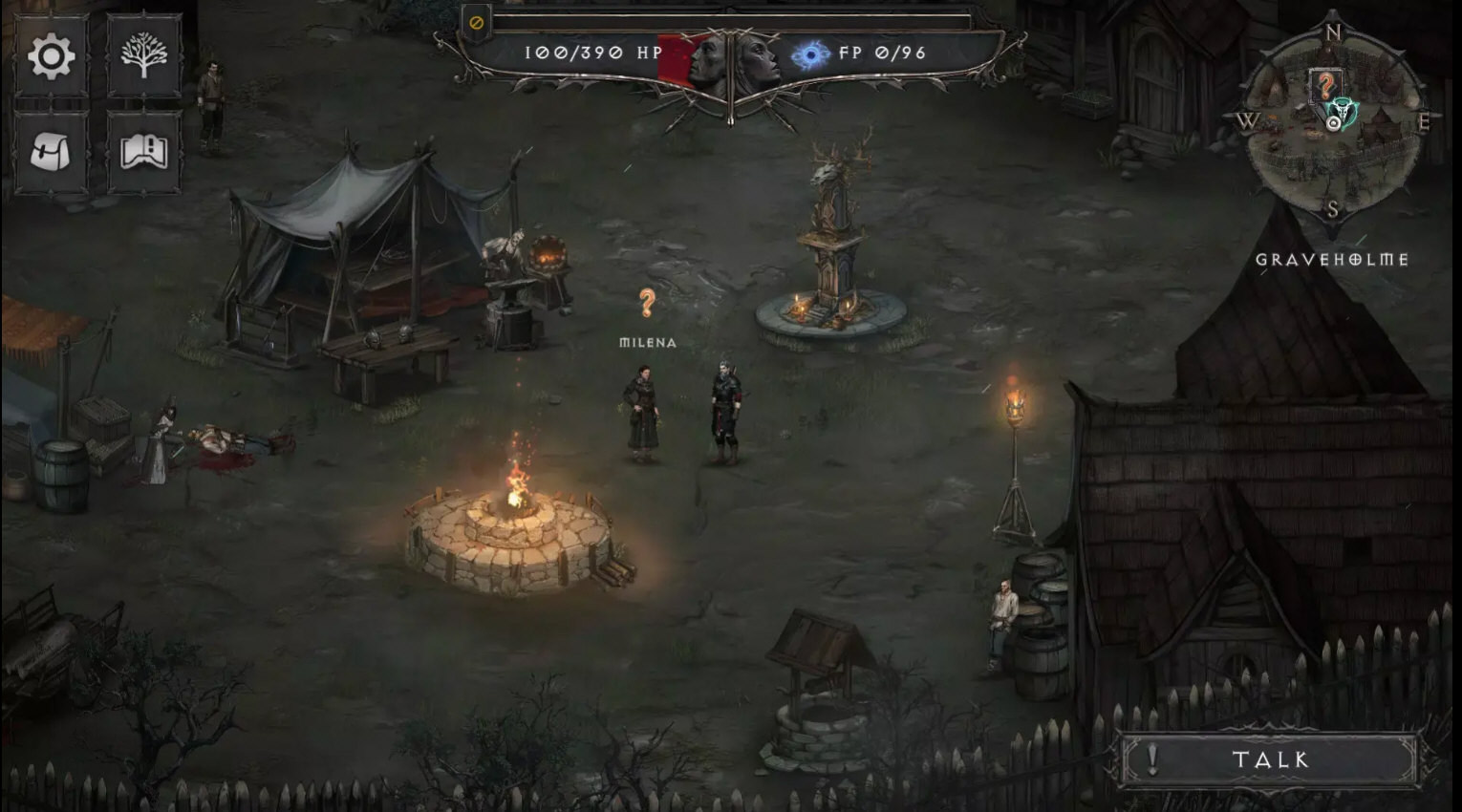Open the skill tree icon
Viewport: 1462px width, 812px height.
click(x=144, y=57)
